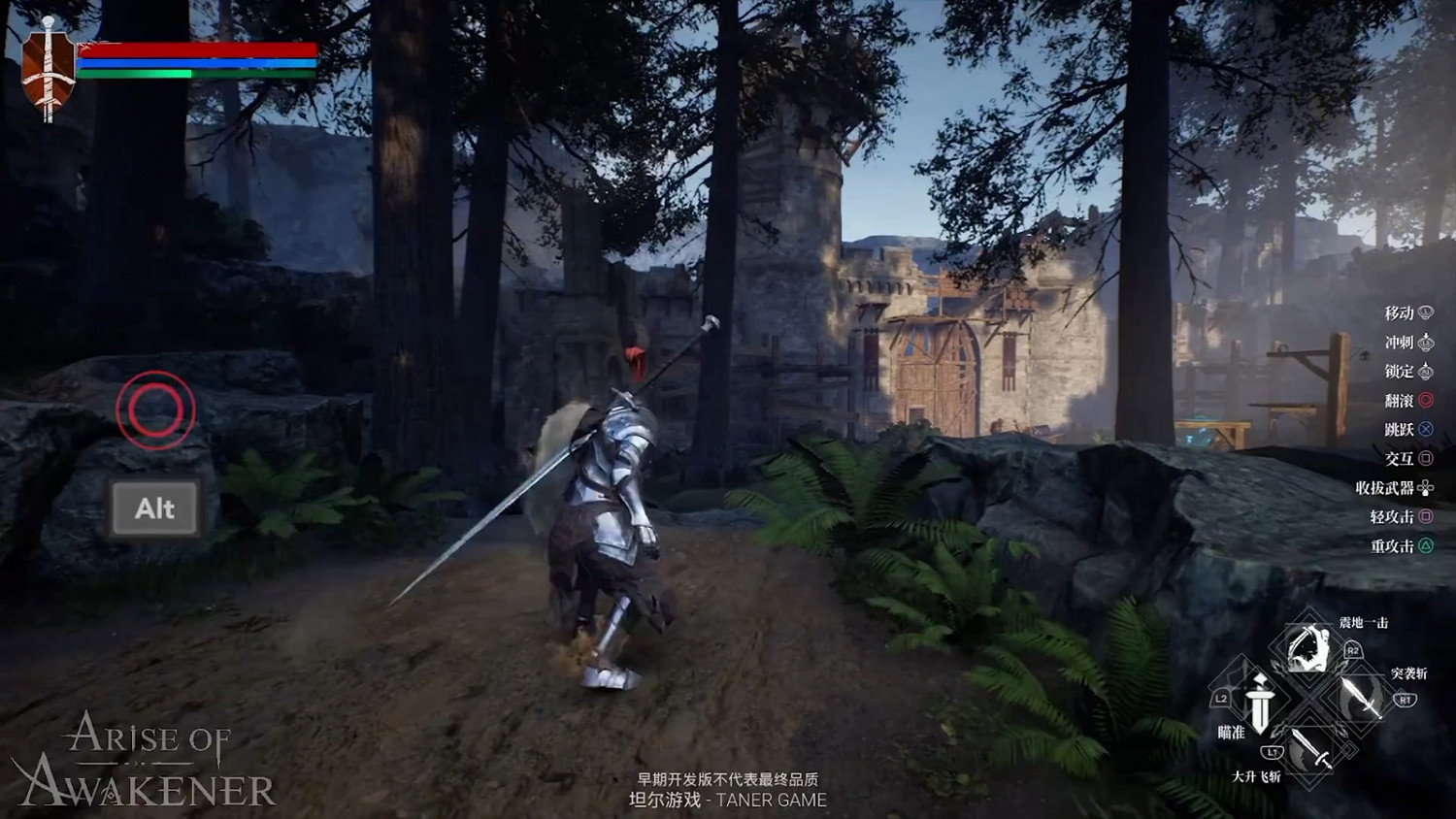This screenshot has height=819, width=1456.
Task: Click the red targeting circle indicator
Action: [155, 411]
